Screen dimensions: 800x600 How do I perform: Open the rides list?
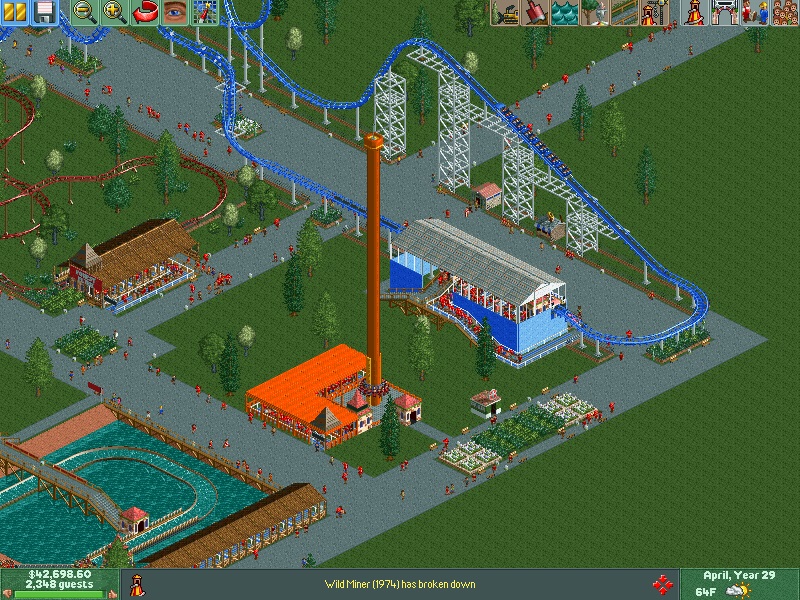692,12
